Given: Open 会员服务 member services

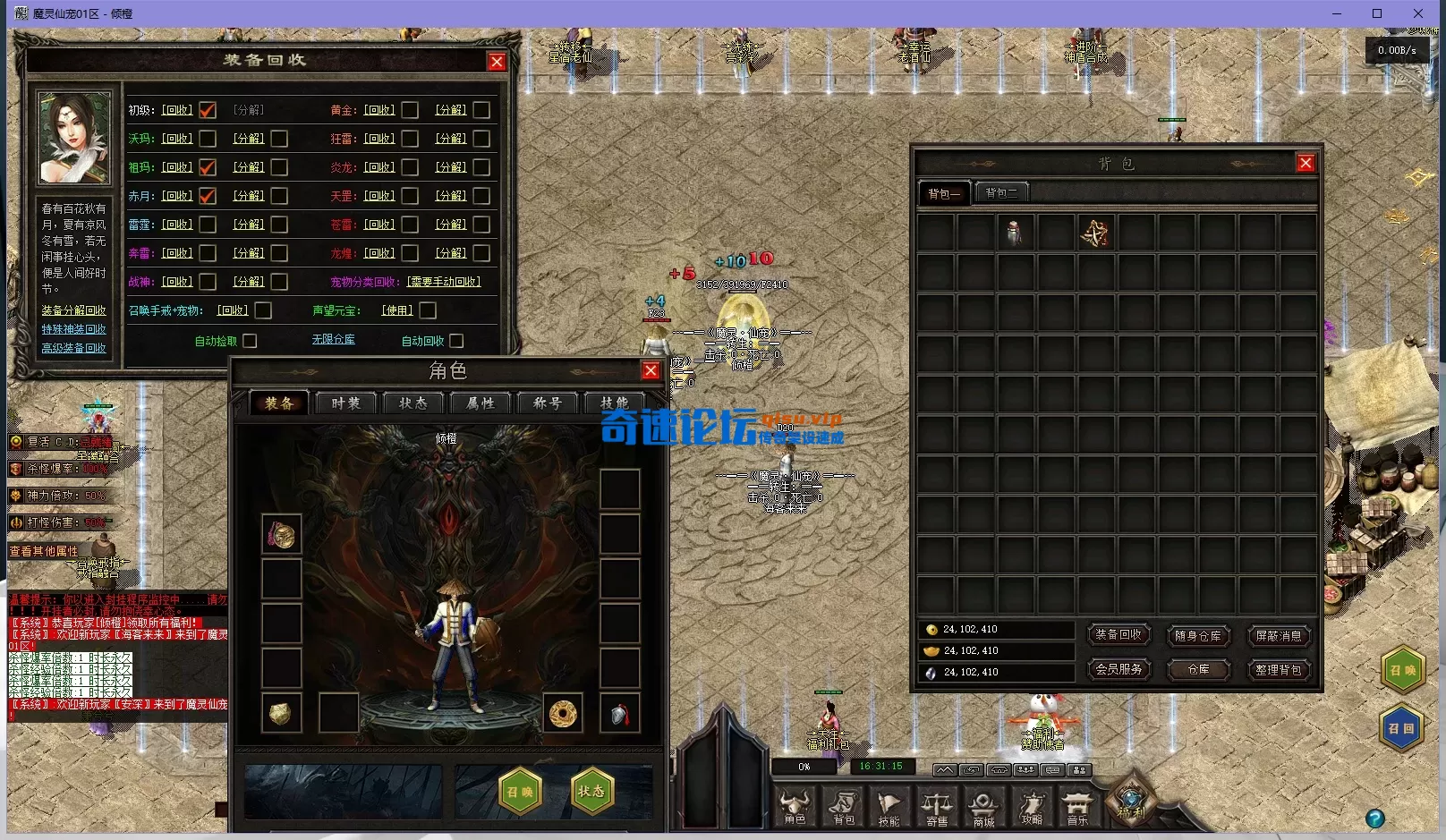Looking at the screenshot, I should point(1119,669).
